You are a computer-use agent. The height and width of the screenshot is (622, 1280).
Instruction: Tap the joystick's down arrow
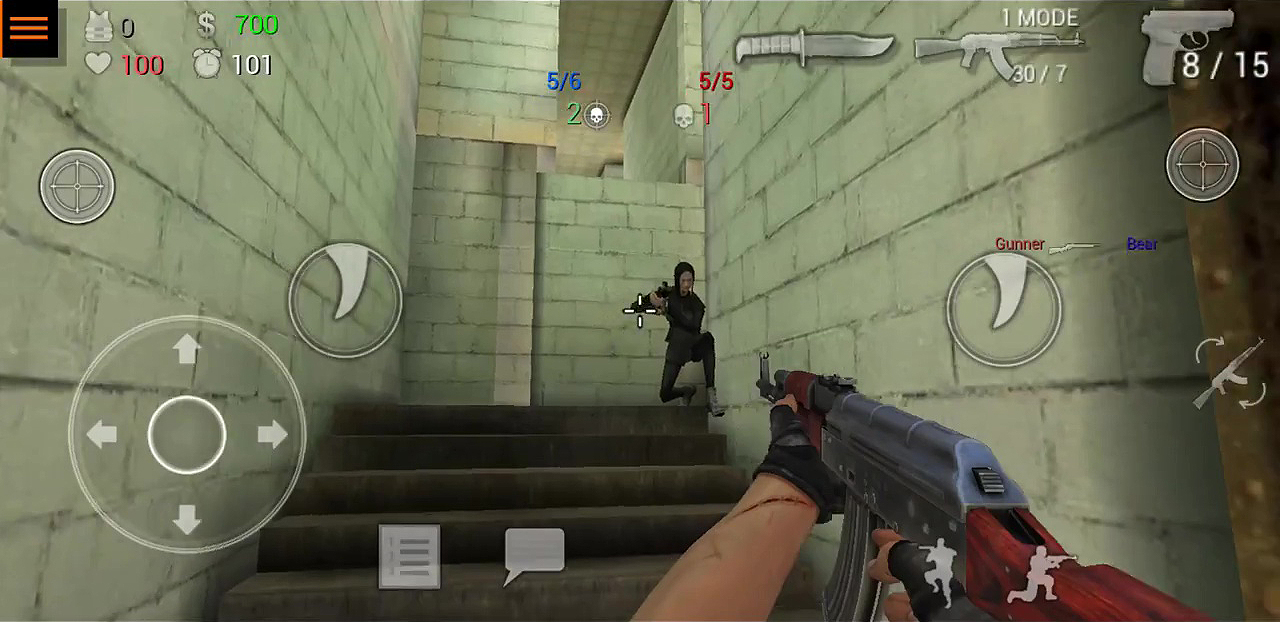186,519
